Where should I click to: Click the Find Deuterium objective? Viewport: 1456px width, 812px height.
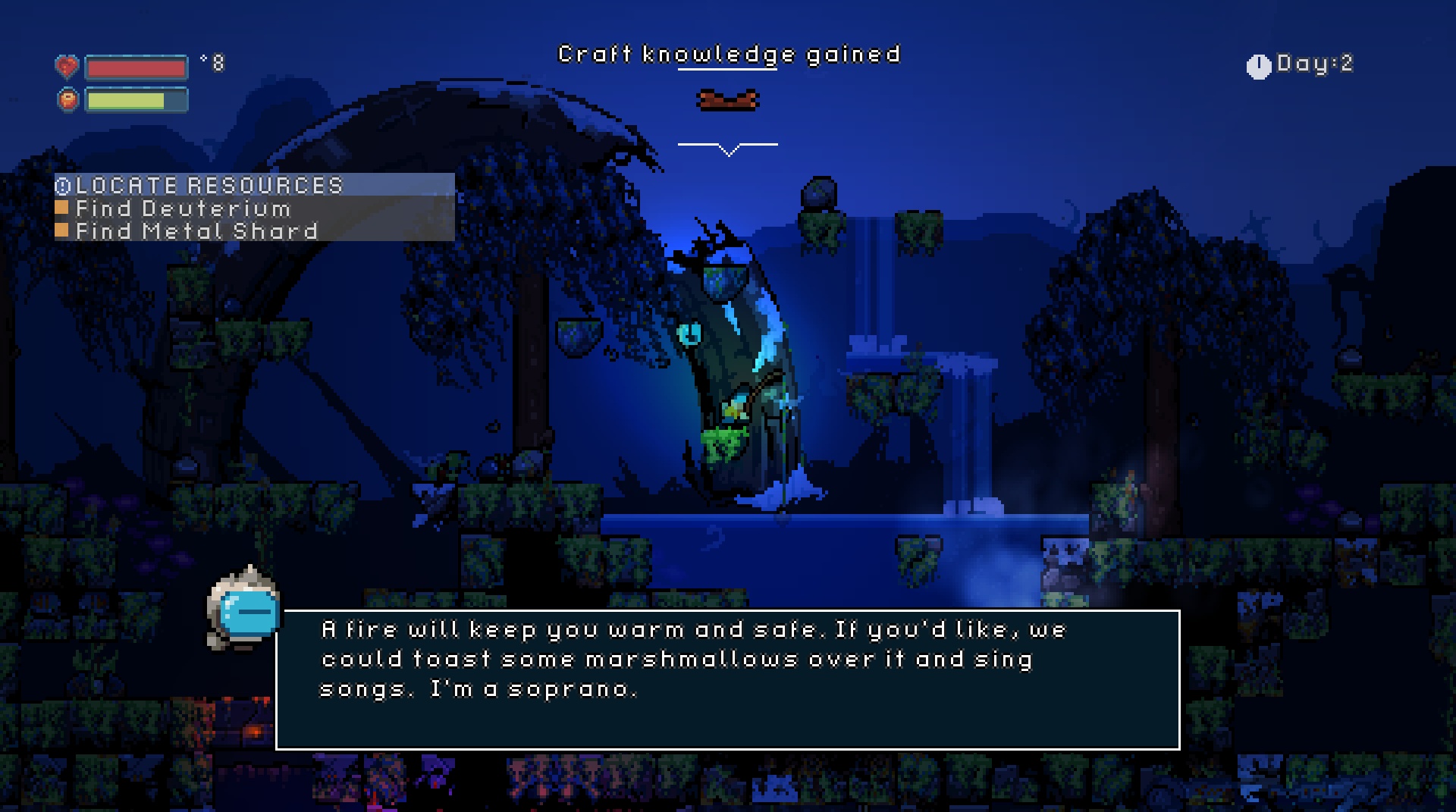(183, 208)
